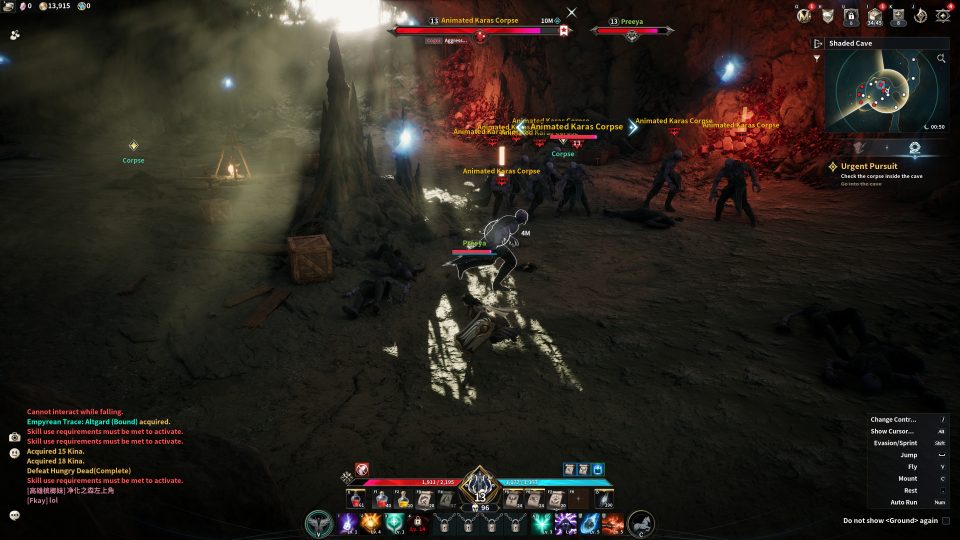Cast the blue comet skill
Image resolution: width=960 pixels, height=540 pixels.
tap(589, 522)
